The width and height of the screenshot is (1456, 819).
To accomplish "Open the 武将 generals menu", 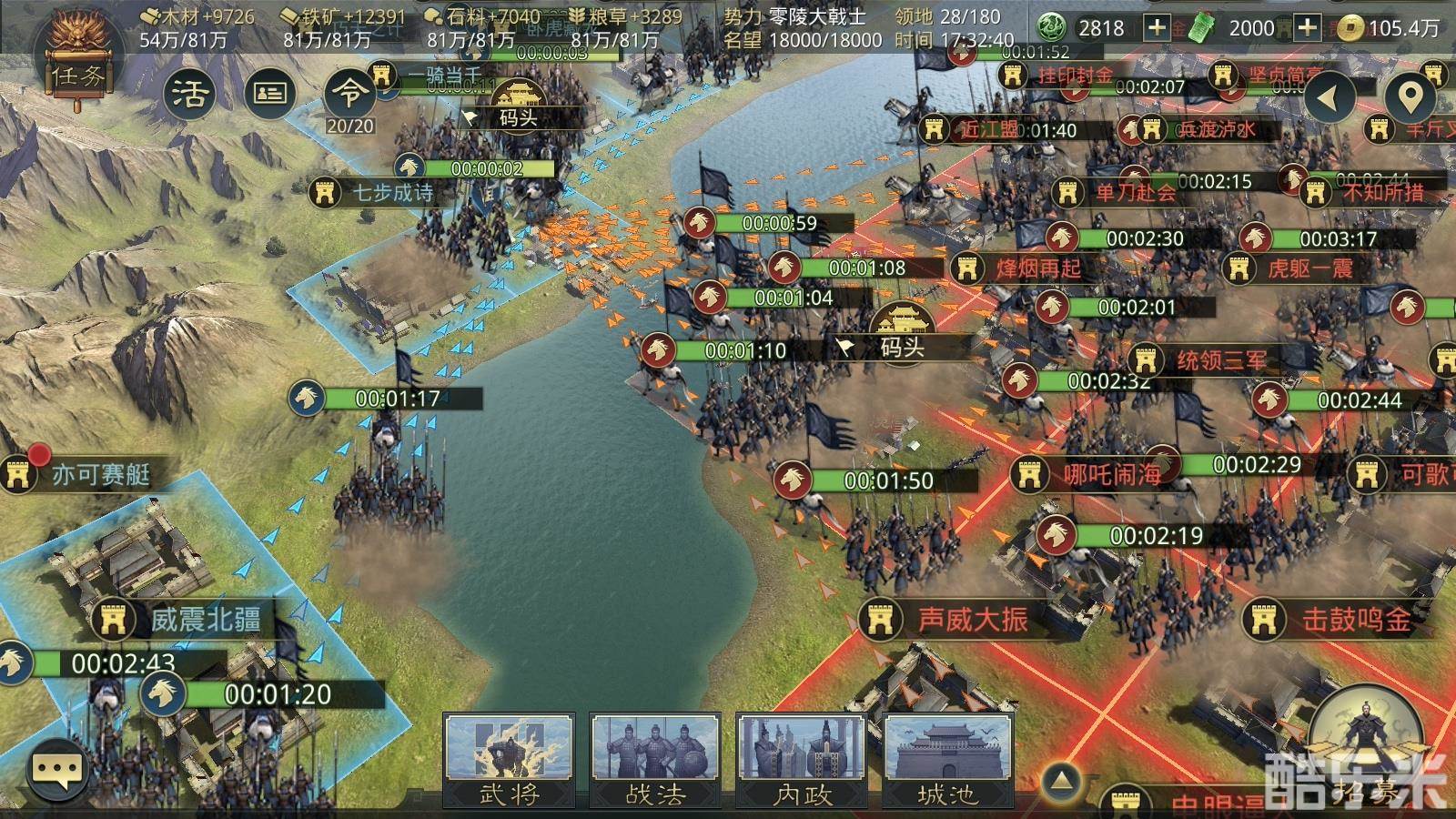I will click(510, 761).
